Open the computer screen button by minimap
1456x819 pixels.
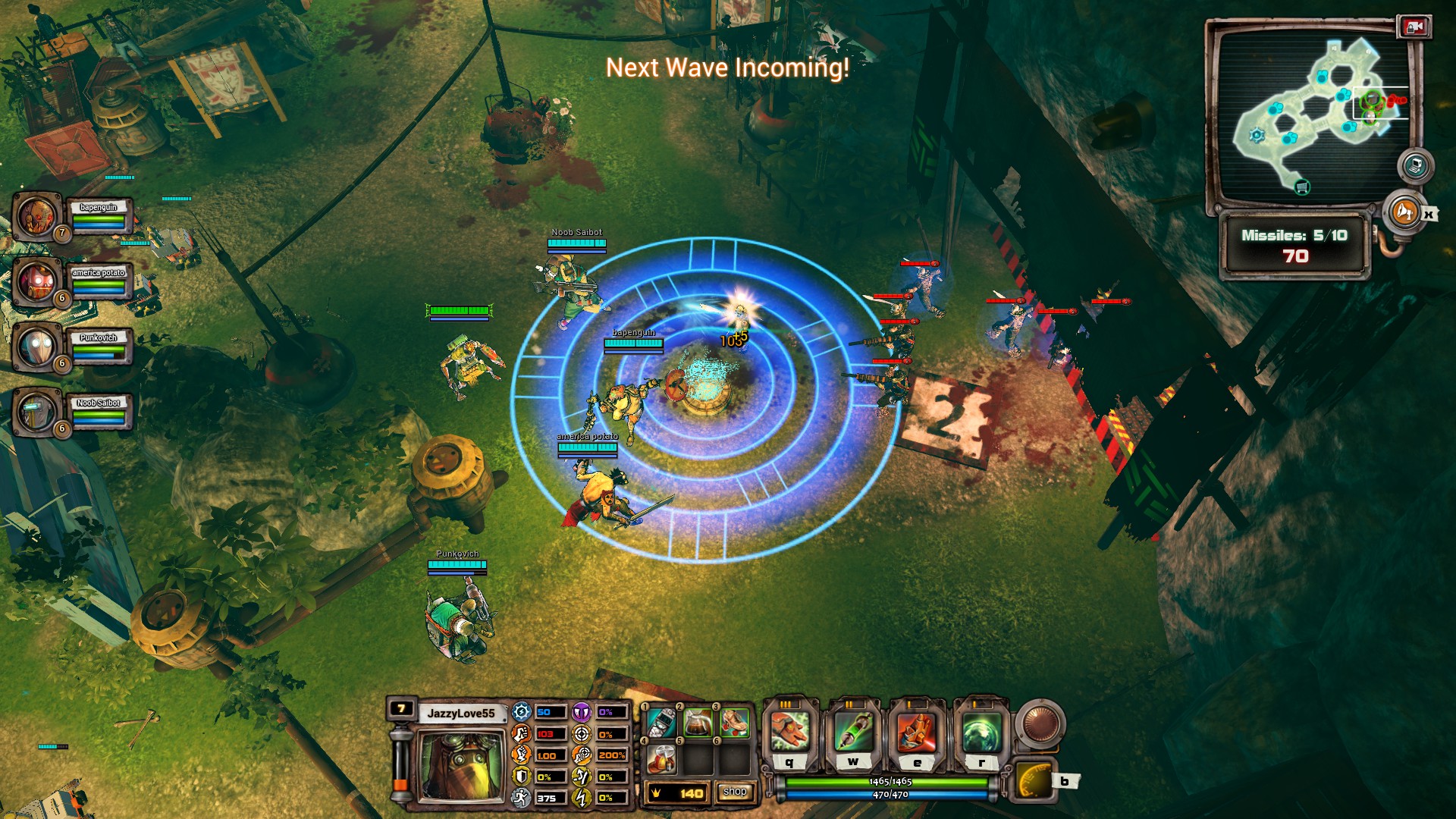click(x=1415, y=166)
